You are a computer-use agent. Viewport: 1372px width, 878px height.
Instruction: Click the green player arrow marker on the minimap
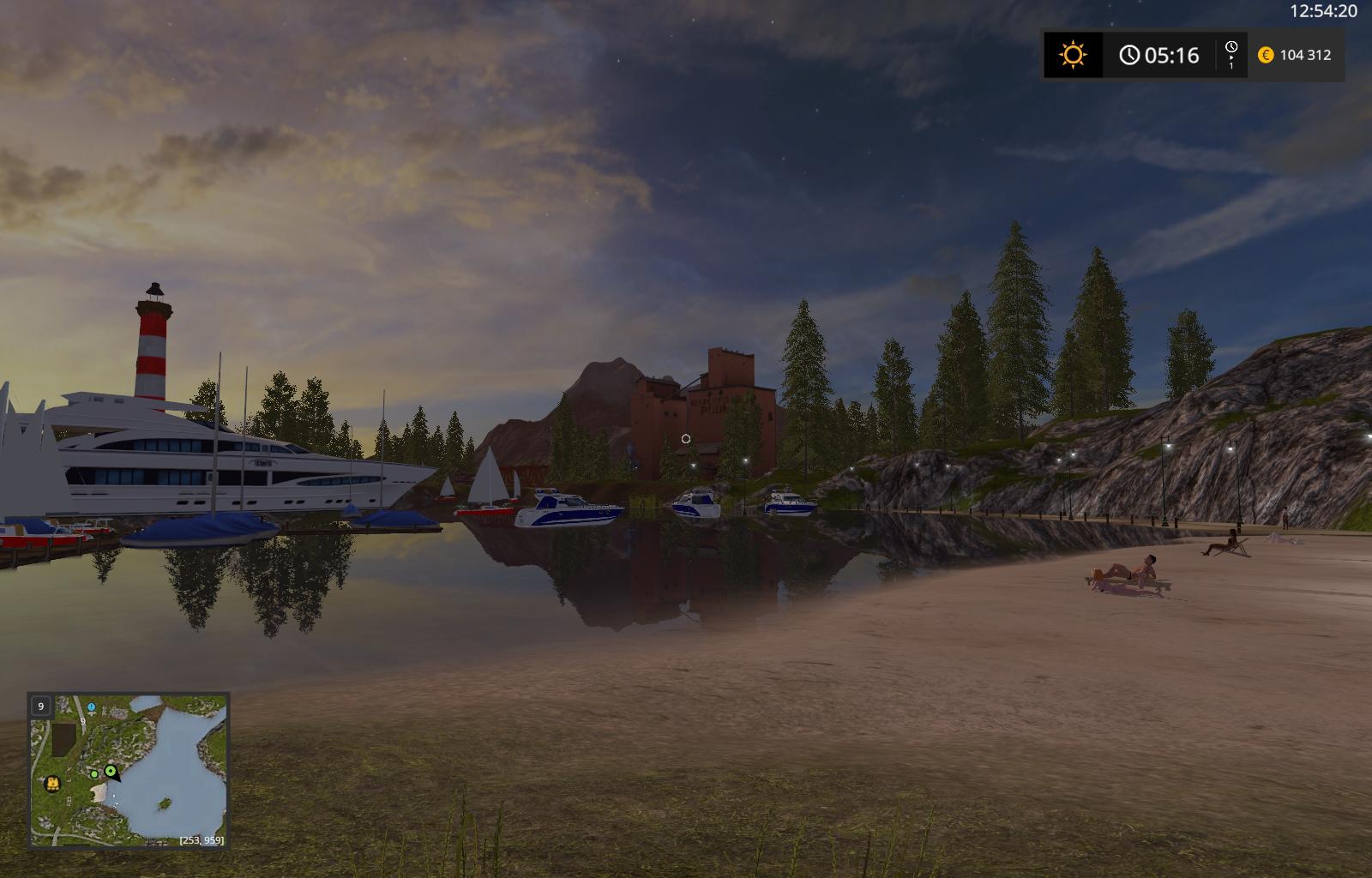[110, 771]
